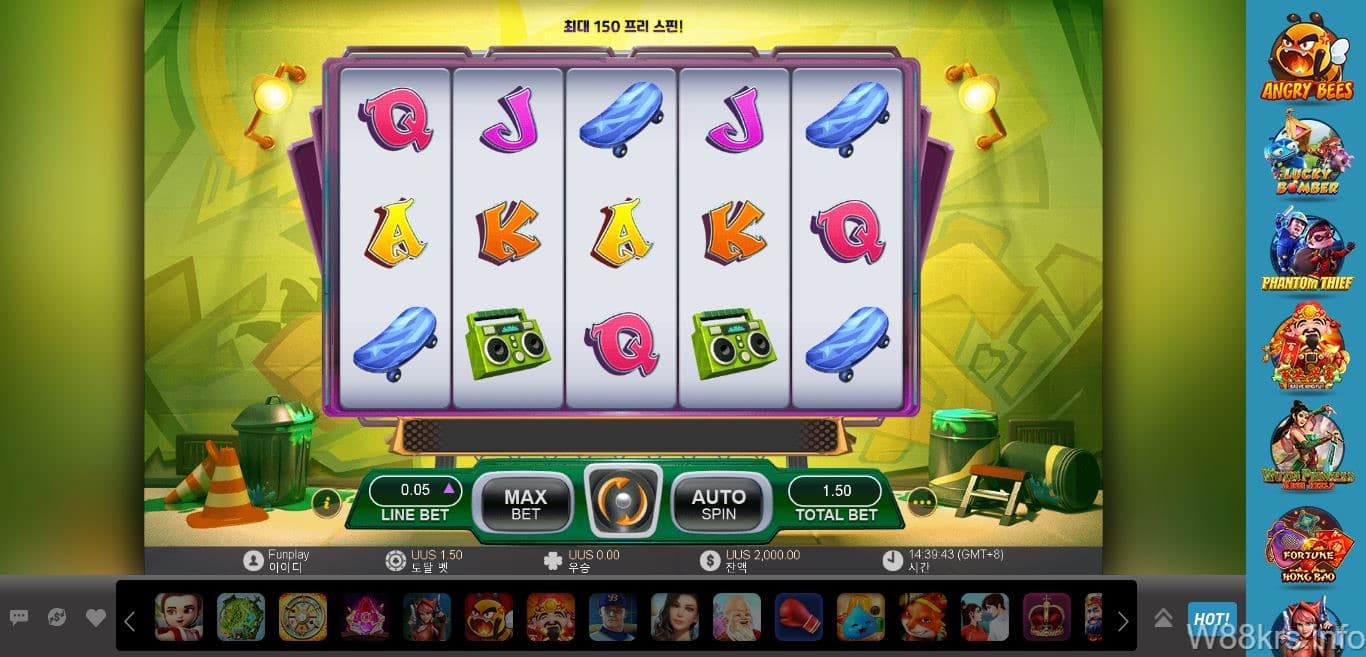Launch the Angry Bees game

pyautogui.click(x=1306, y=58)
